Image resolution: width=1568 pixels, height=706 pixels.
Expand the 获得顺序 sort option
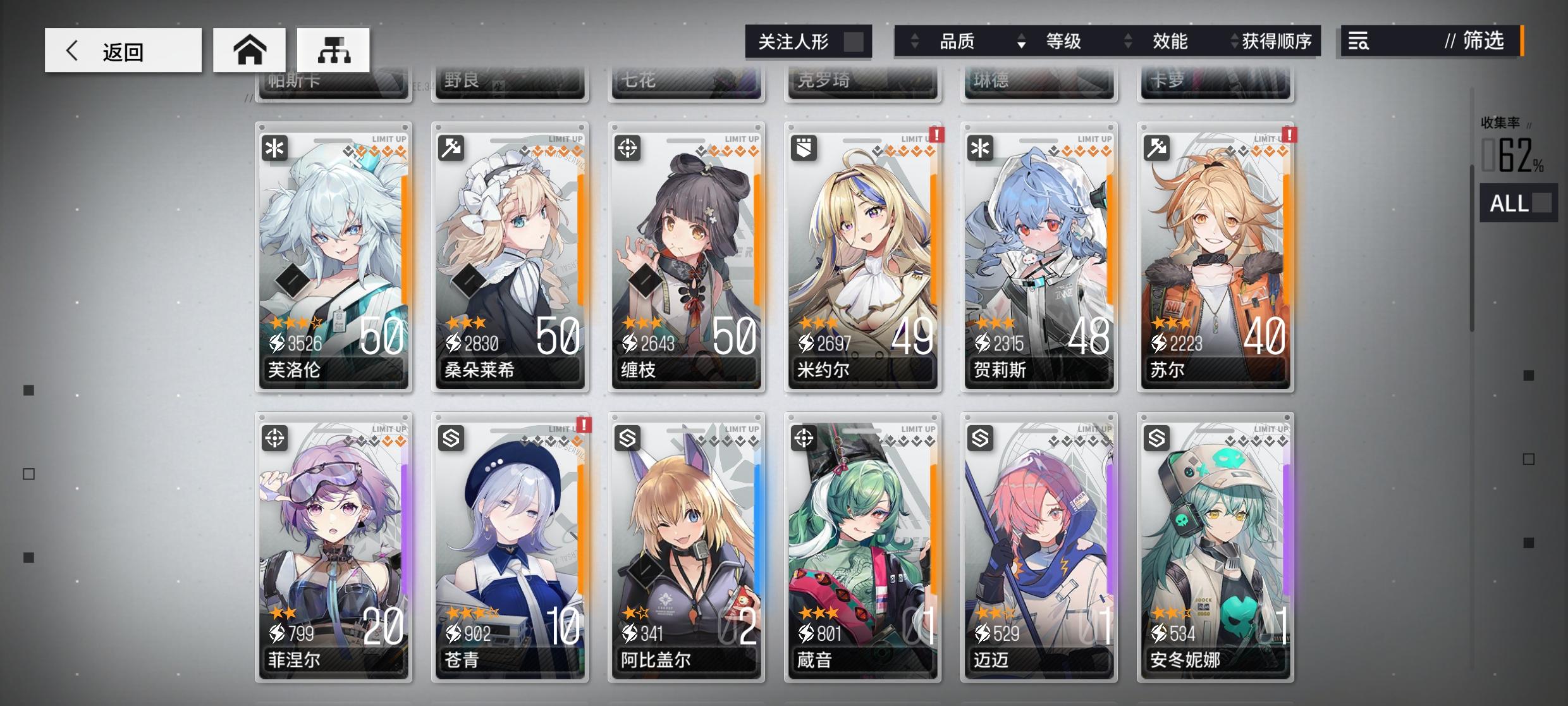pyautogui.click(x=1232, y=42)
